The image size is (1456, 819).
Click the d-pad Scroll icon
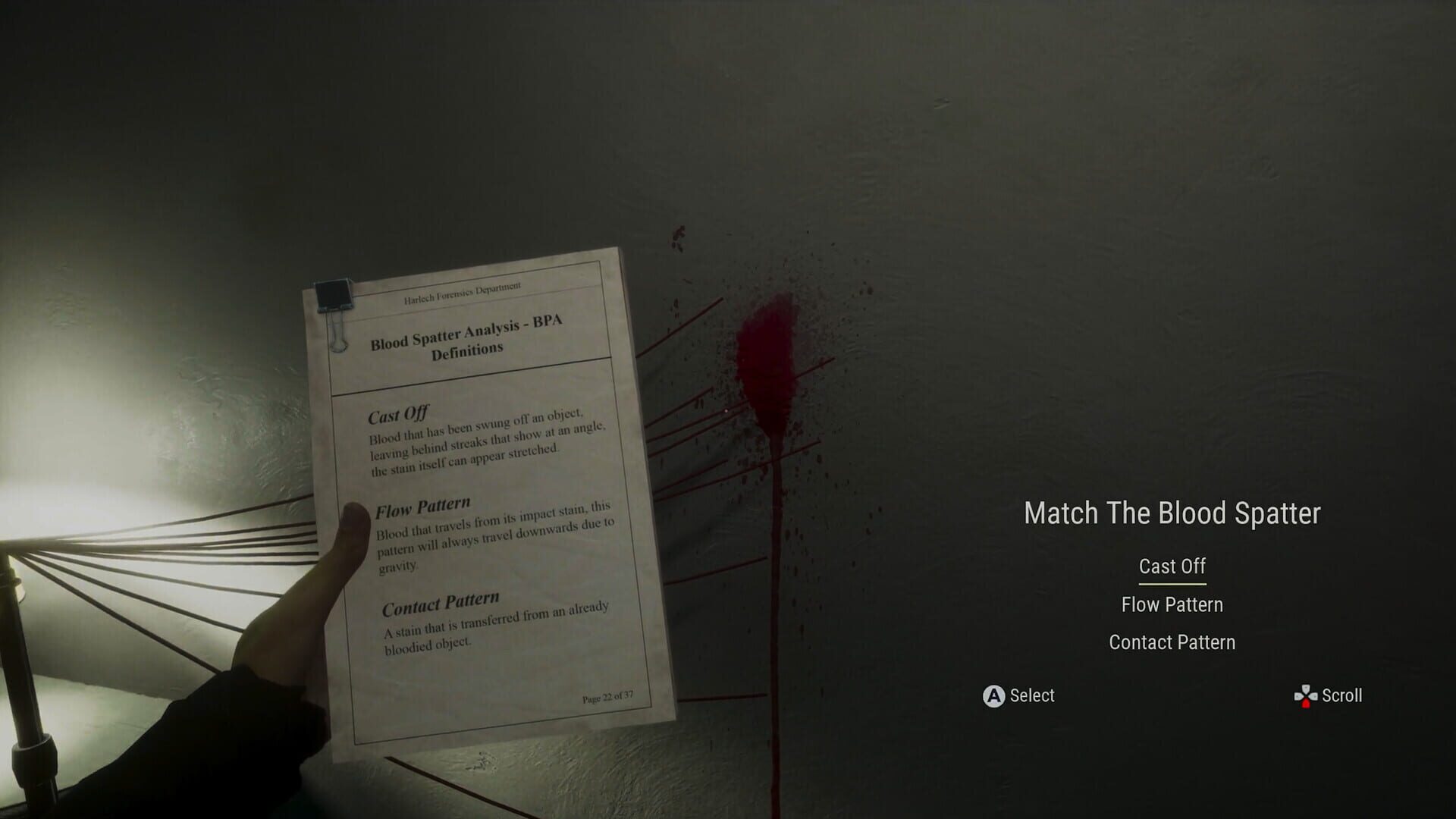point(1305,695)
